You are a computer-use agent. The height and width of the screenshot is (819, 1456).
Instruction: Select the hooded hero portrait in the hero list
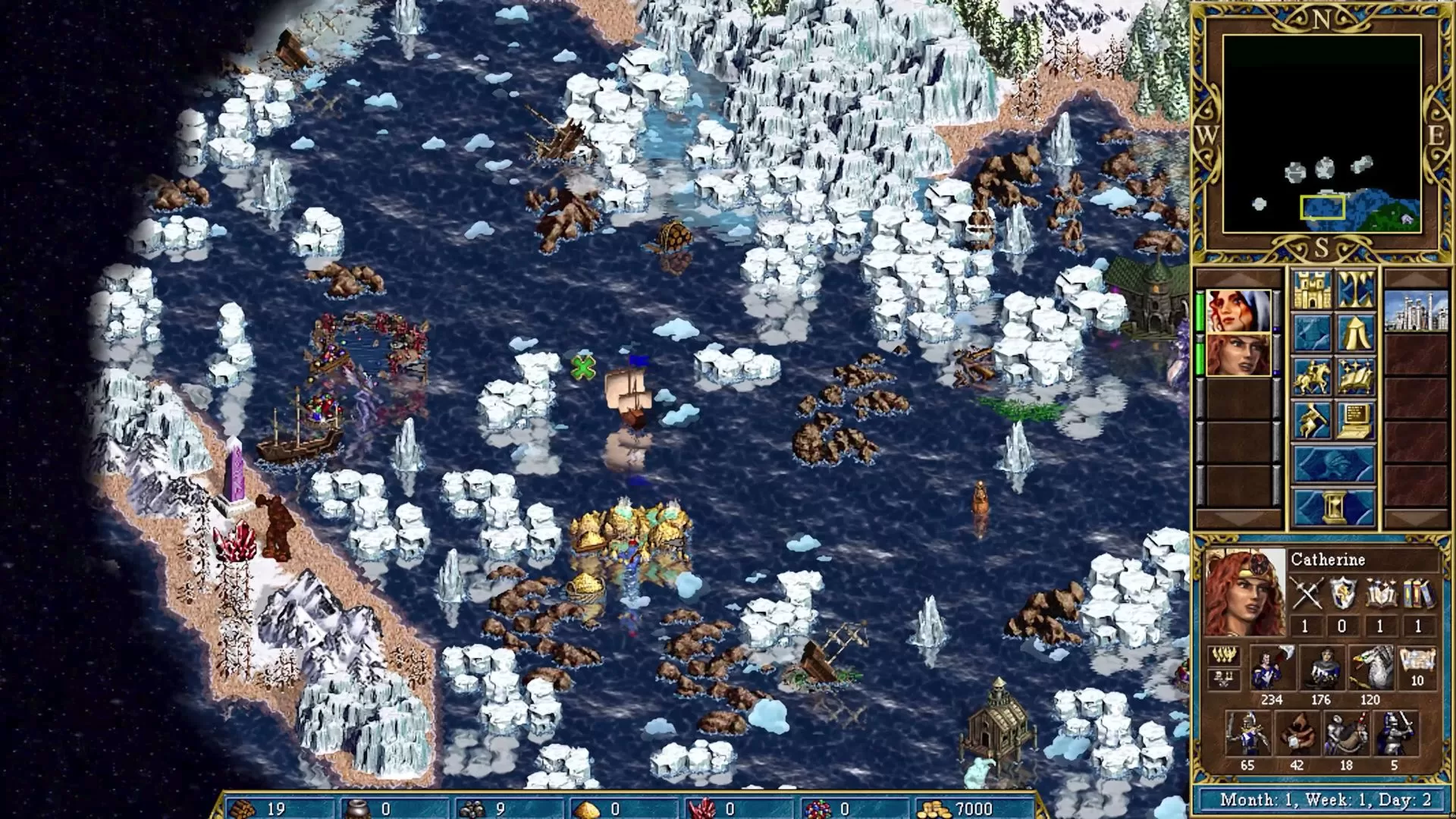1238,311
